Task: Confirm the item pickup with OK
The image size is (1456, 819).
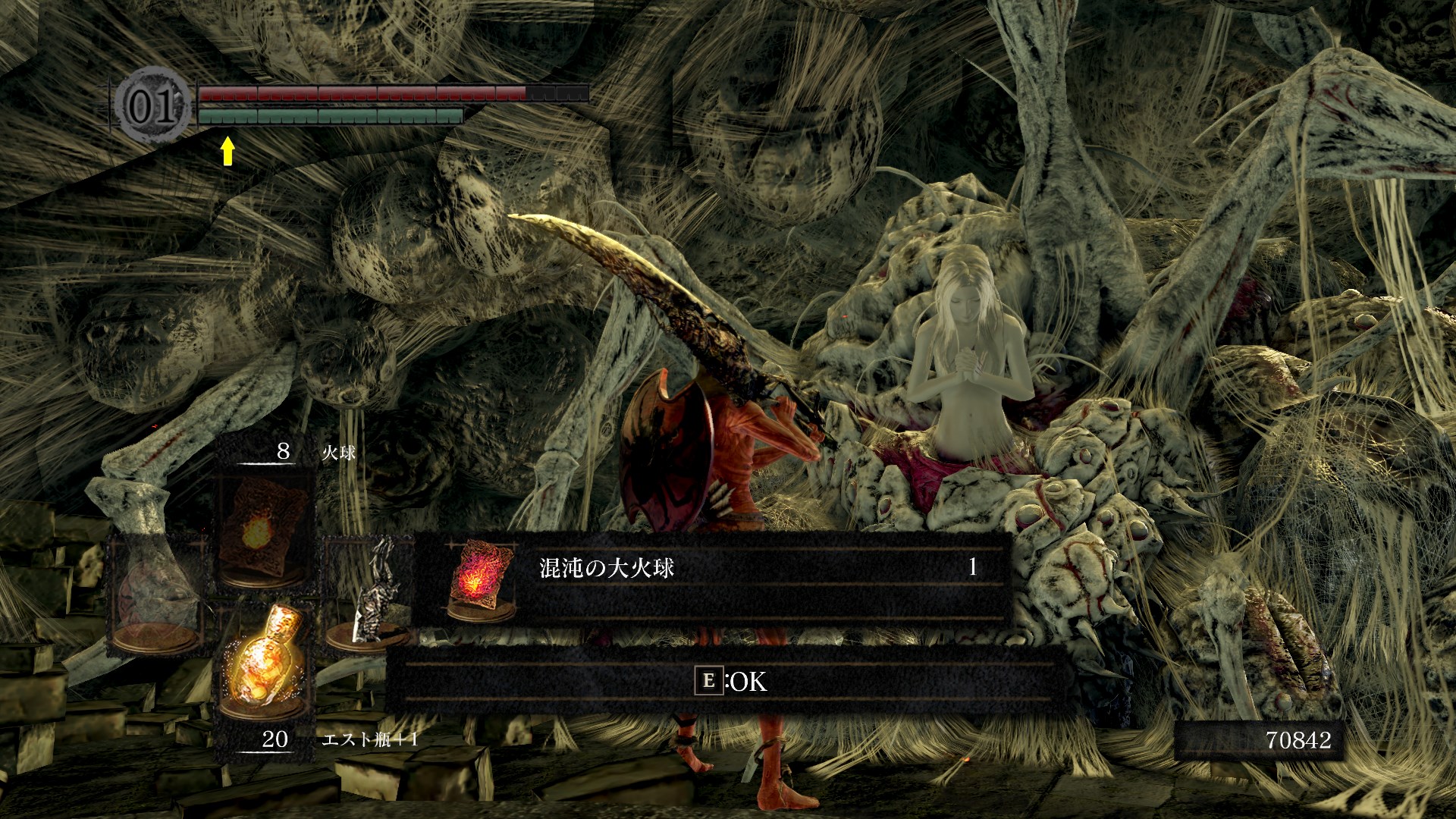Action: tap(730, 681)
